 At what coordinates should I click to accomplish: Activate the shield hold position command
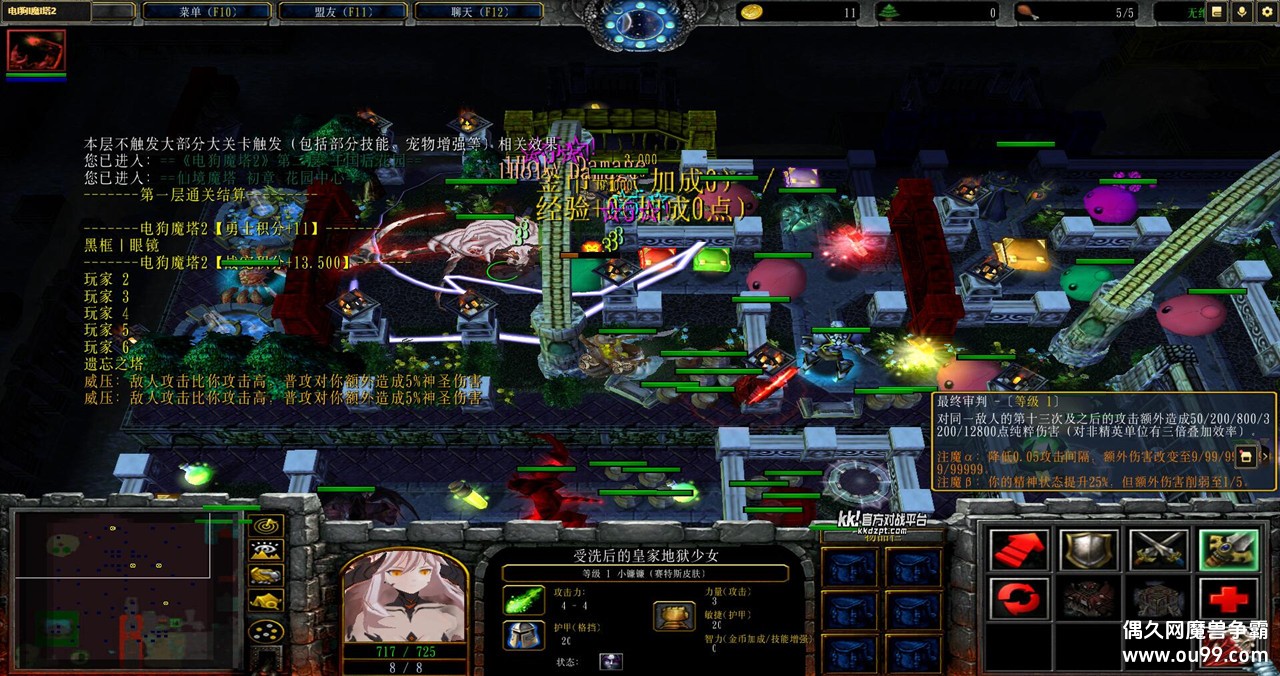coord(1089,549)
